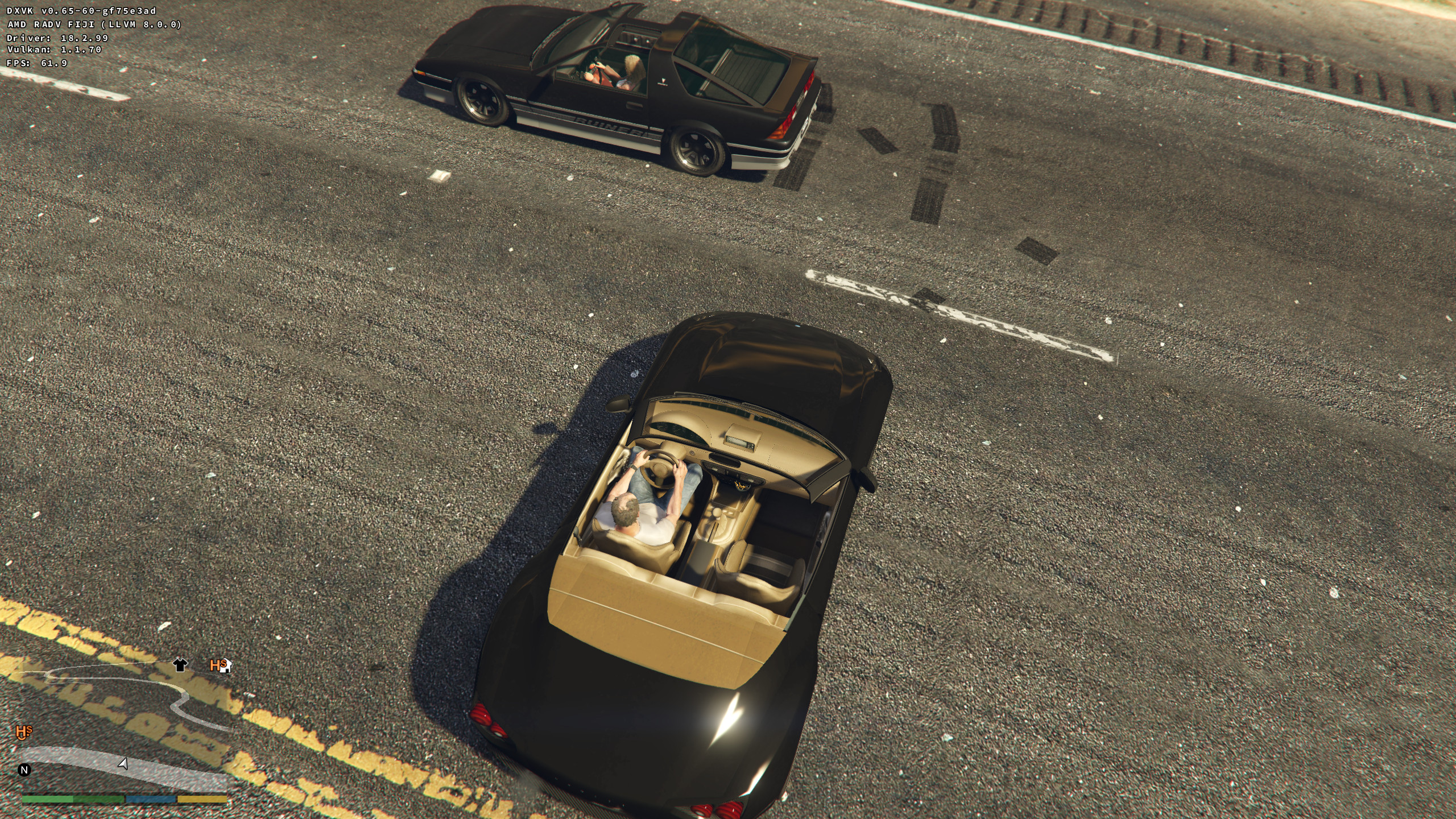1456x819 pixels.
Task: Open the minimap radar
Action: coord(125,728)
